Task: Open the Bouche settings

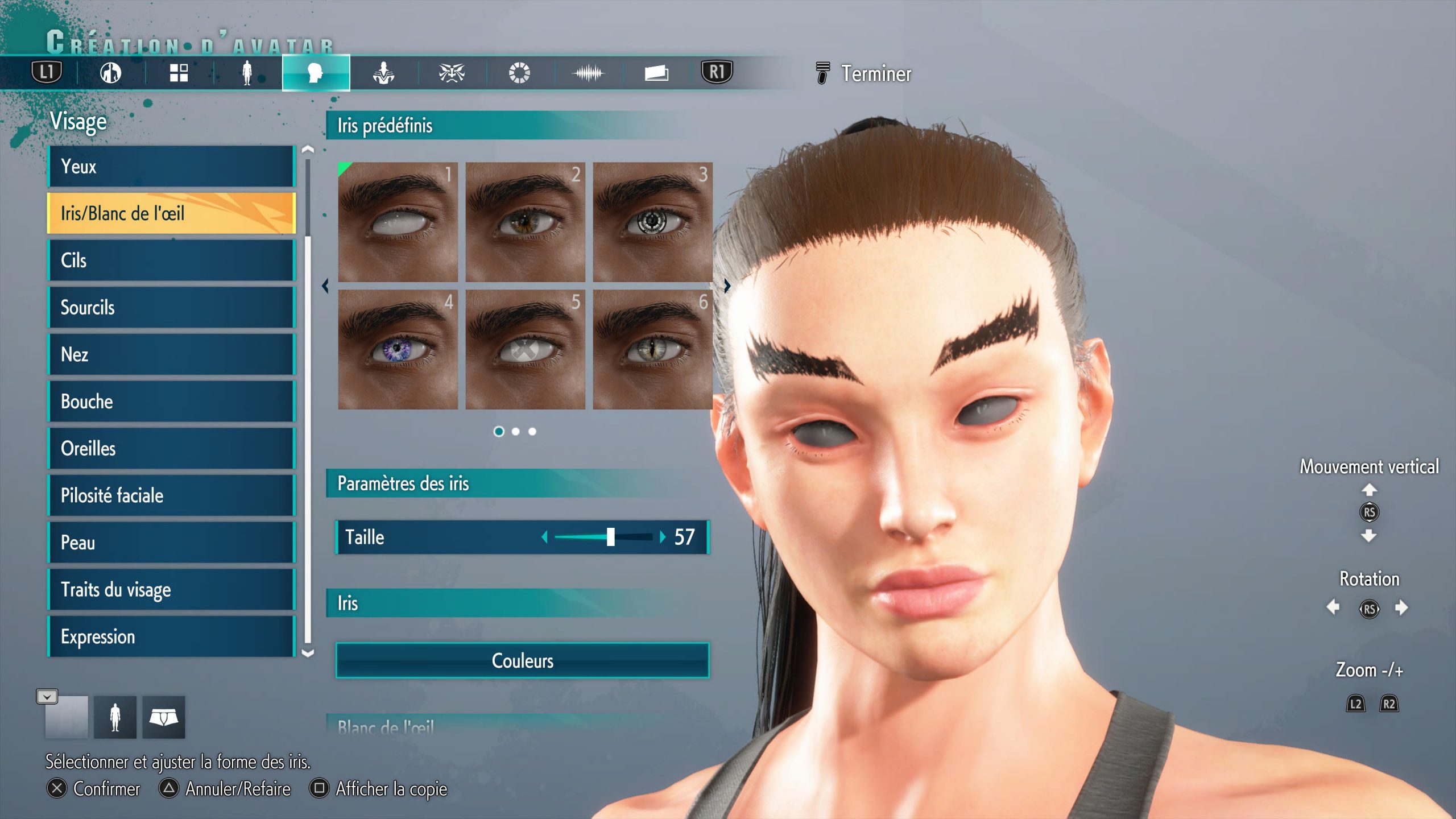Action: click(x=171, y=402)
